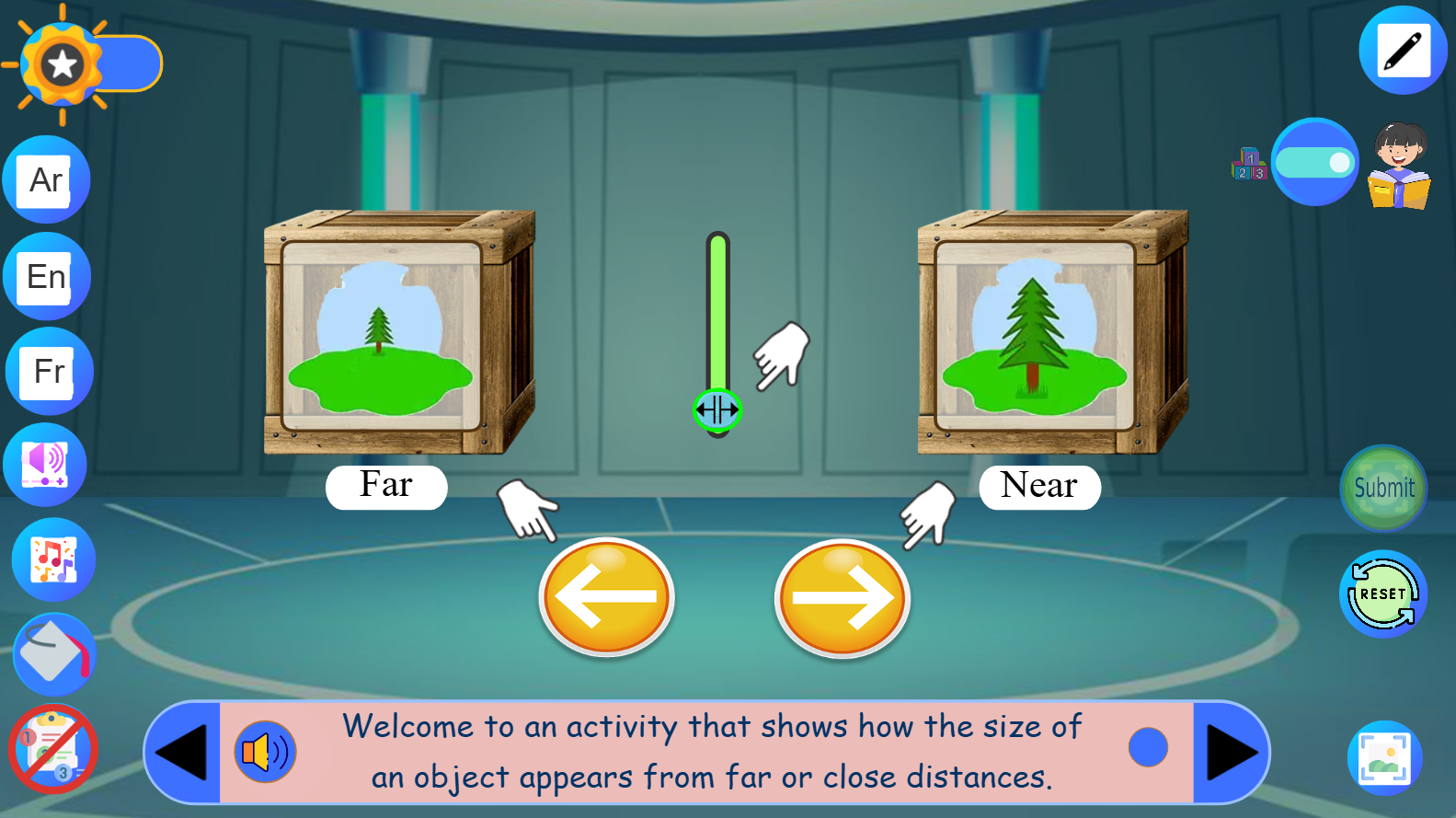Select the Fr language option

44,372
